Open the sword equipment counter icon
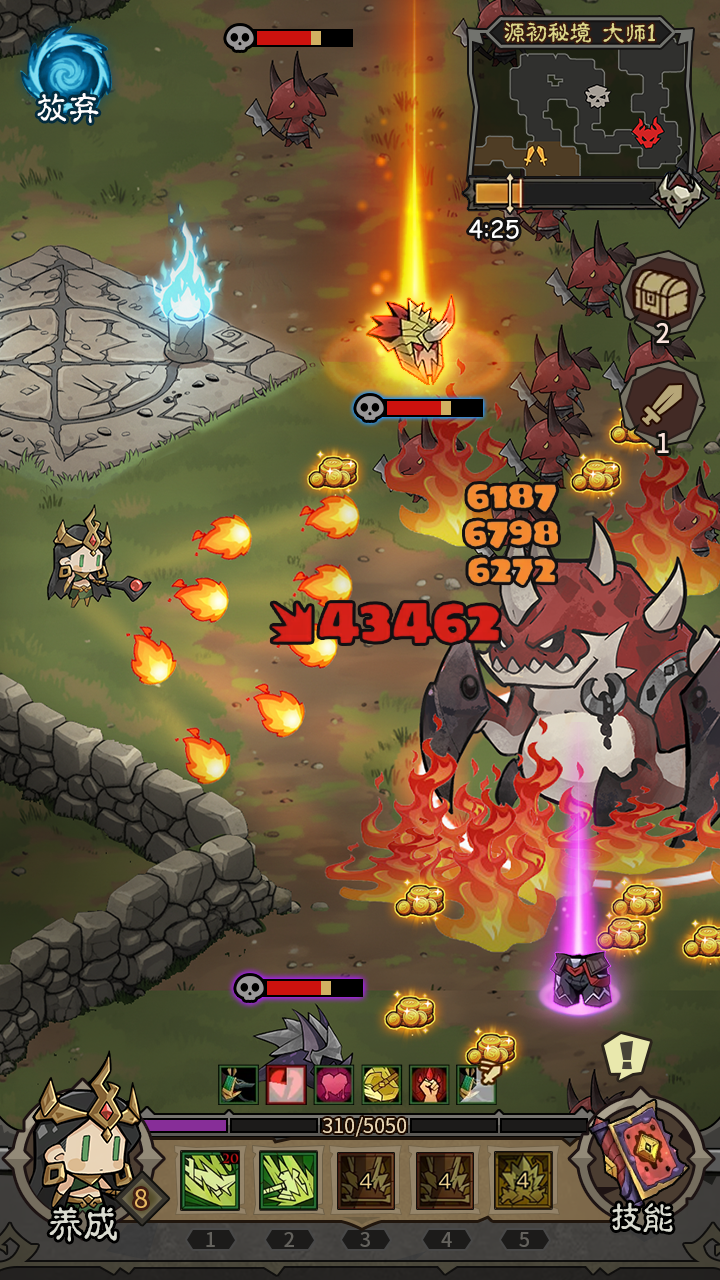Image resolution: width=720 pixels, height=1280 pixels. [661, 406]
